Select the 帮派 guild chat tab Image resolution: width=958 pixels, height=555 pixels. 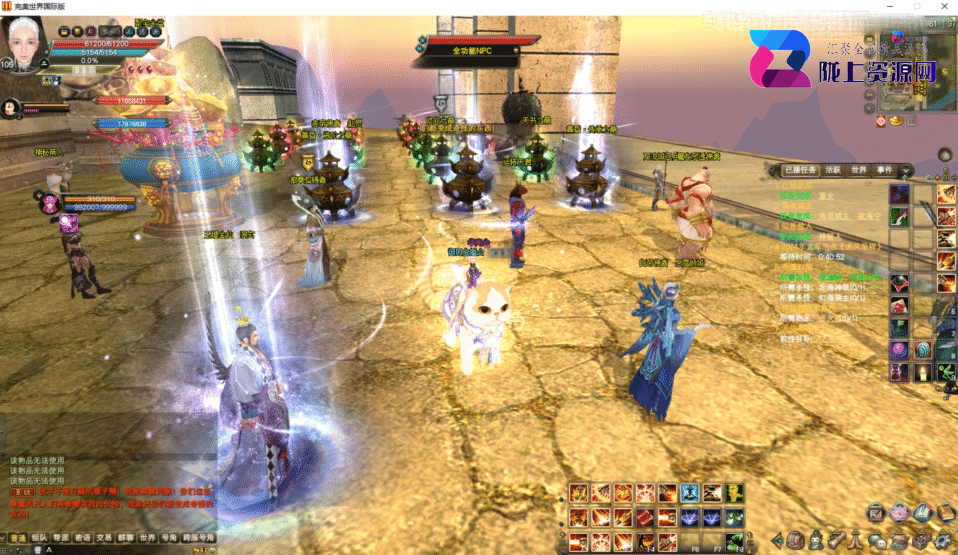click(x=62, y=537)
